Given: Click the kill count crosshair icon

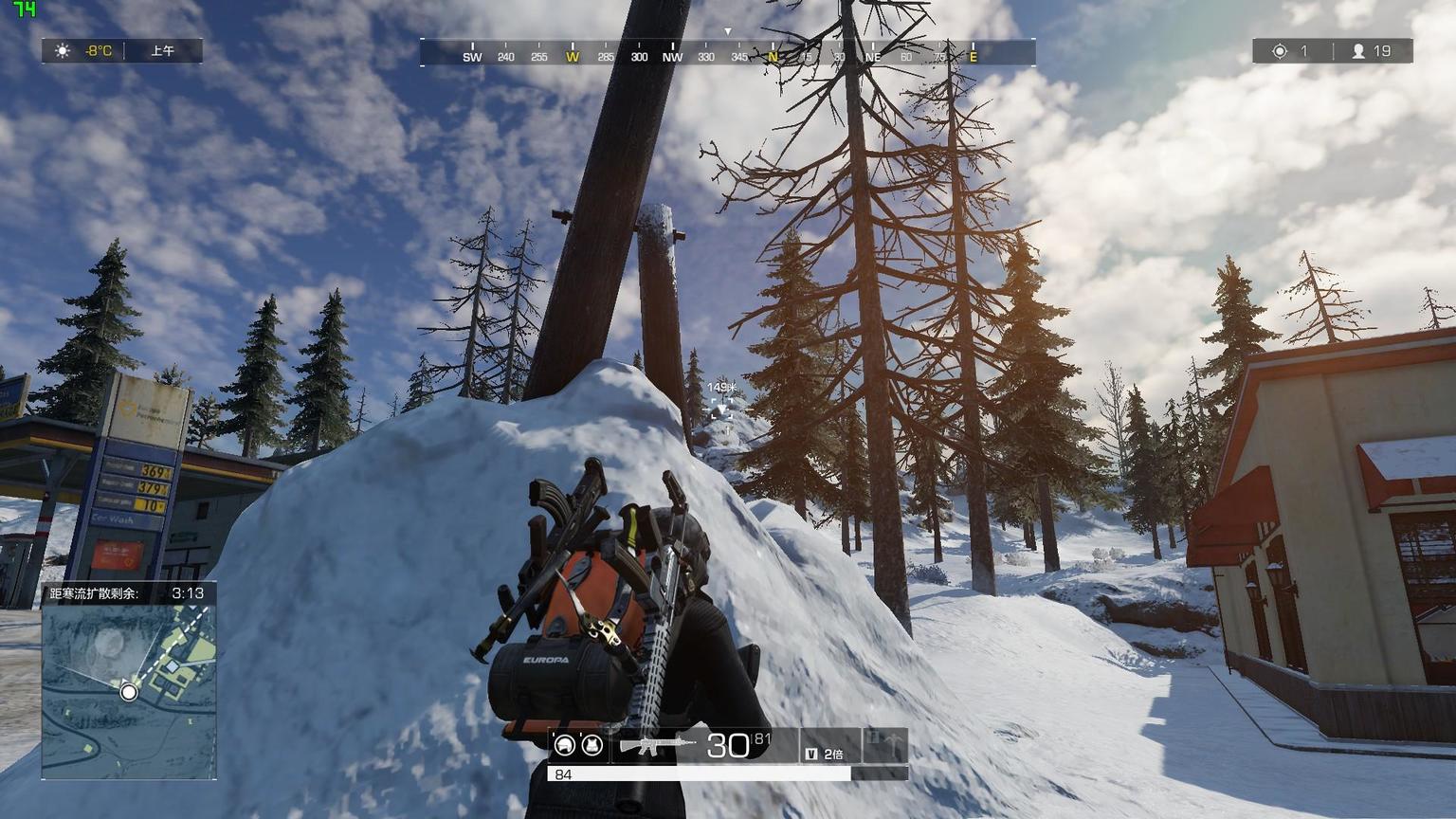Looking at the screenshot, I should coord(1280,51).
